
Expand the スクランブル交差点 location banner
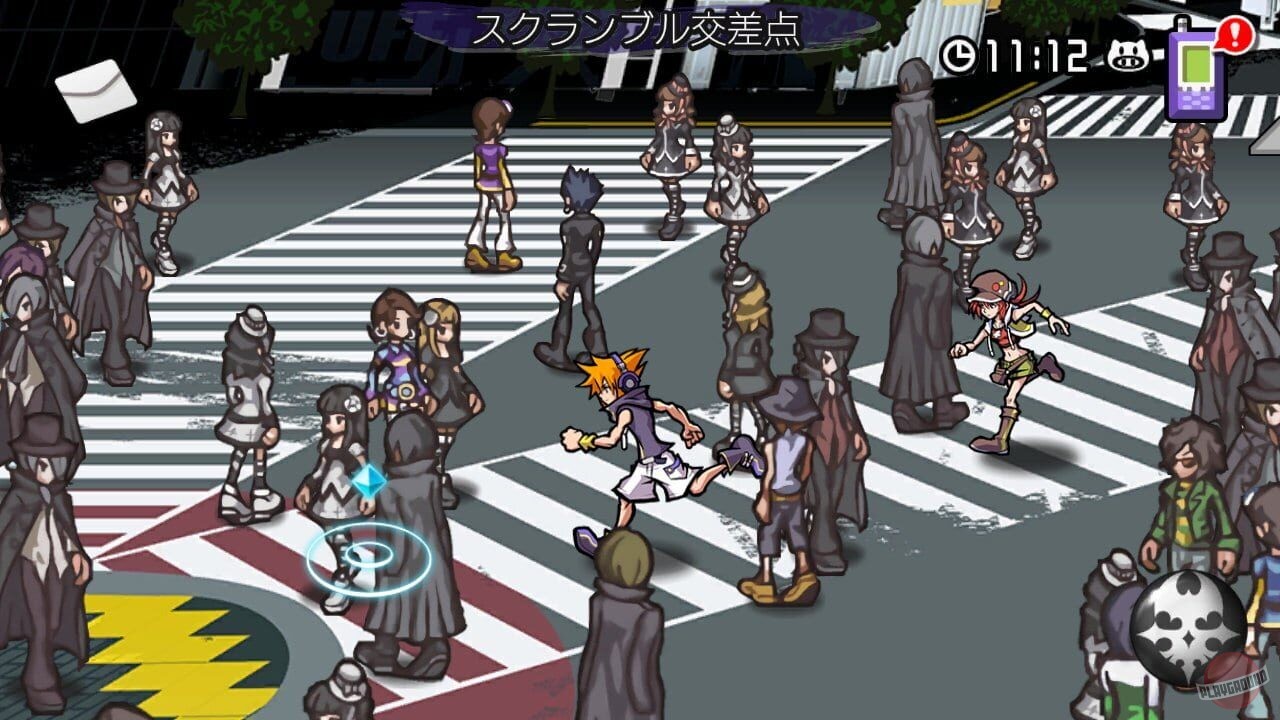(640, 30)
